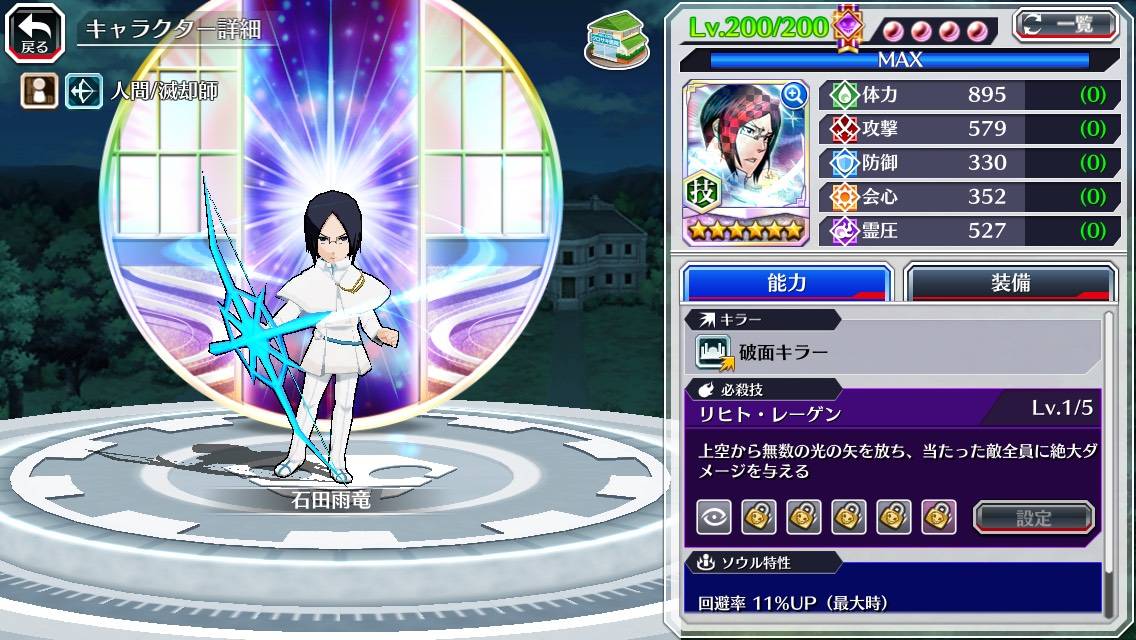Tap the eye icon to preview special move
Image resolution: width=1136 pixels, height=640 pixels.
tap(713, 517)
